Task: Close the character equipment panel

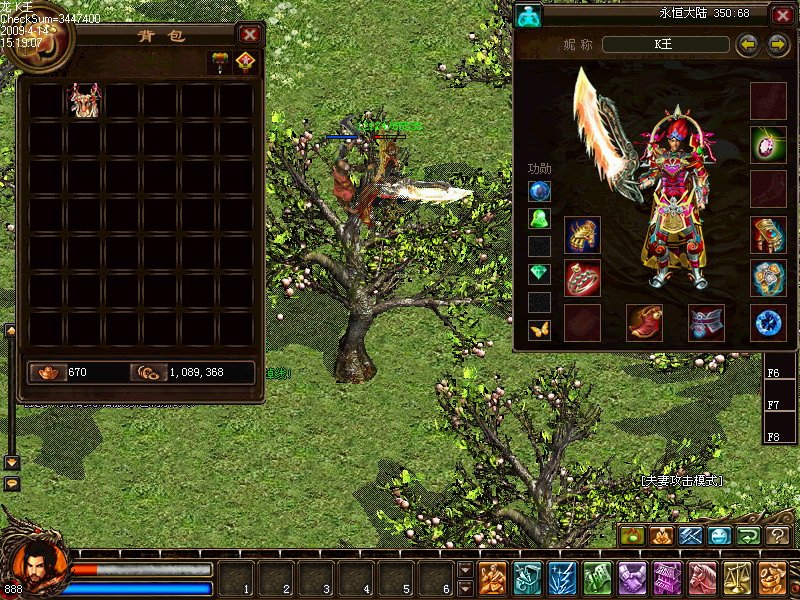Action: coord(781,16)
